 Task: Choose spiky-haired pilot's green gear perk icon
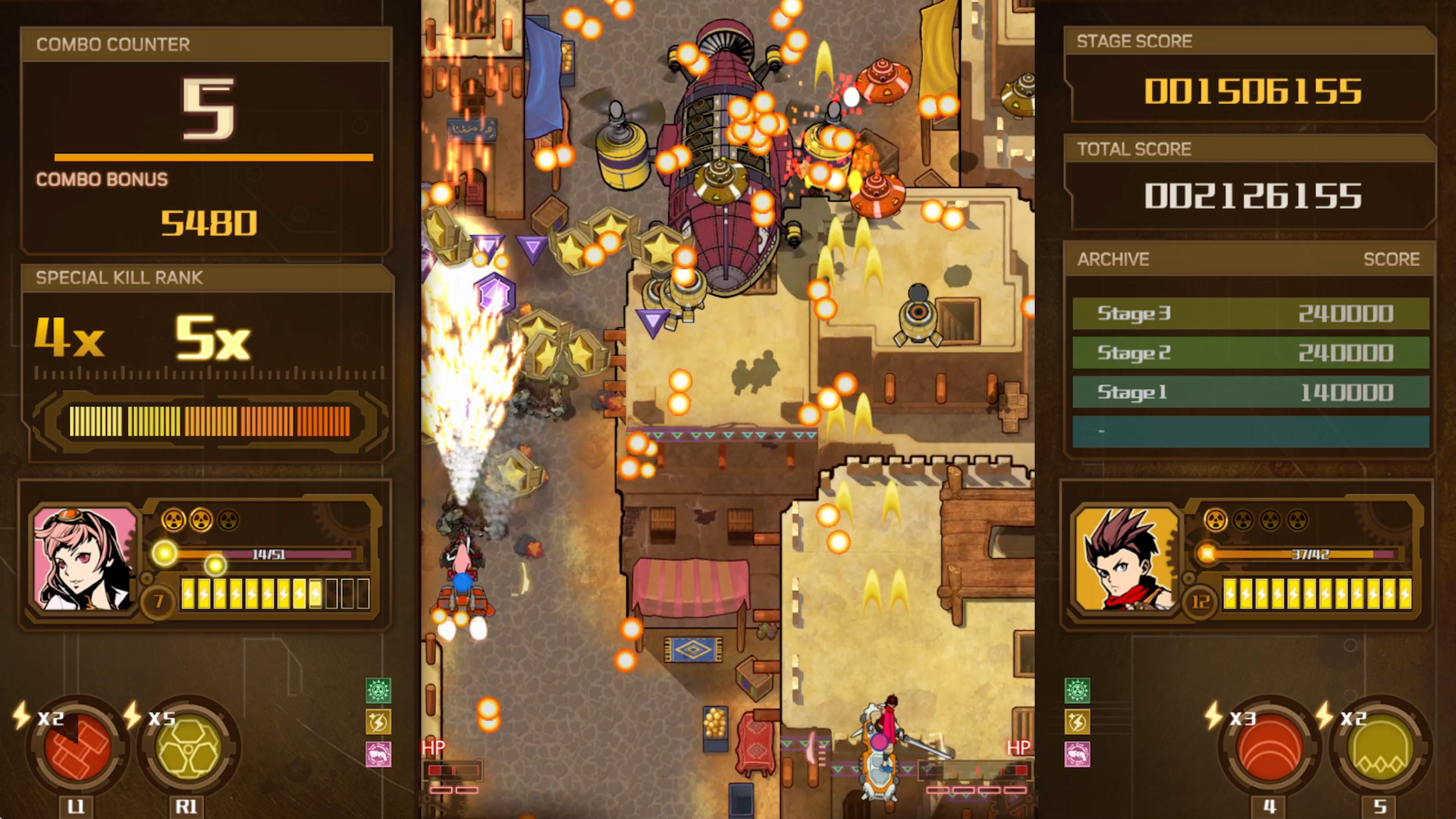pyautogui.click(x=1077, y=690)
